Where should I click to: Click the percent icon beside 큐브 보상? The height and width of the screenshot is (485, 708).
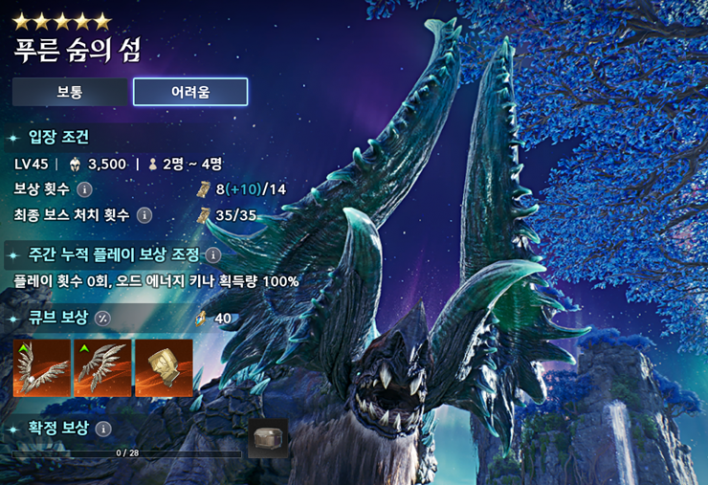pyautogui.click(x=102, y=317)
